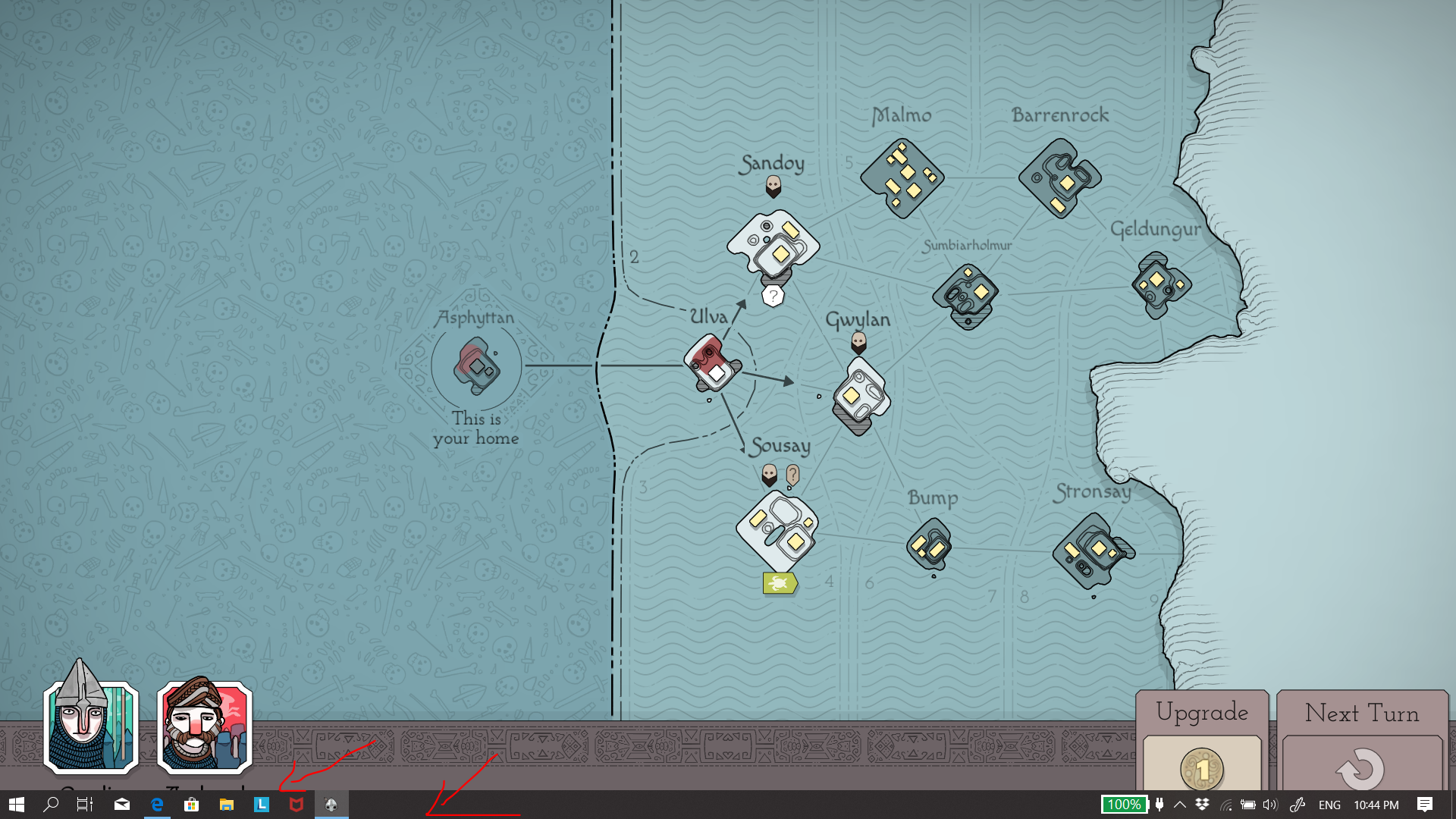Open the Action Center notification icon

coord(1424,805)
